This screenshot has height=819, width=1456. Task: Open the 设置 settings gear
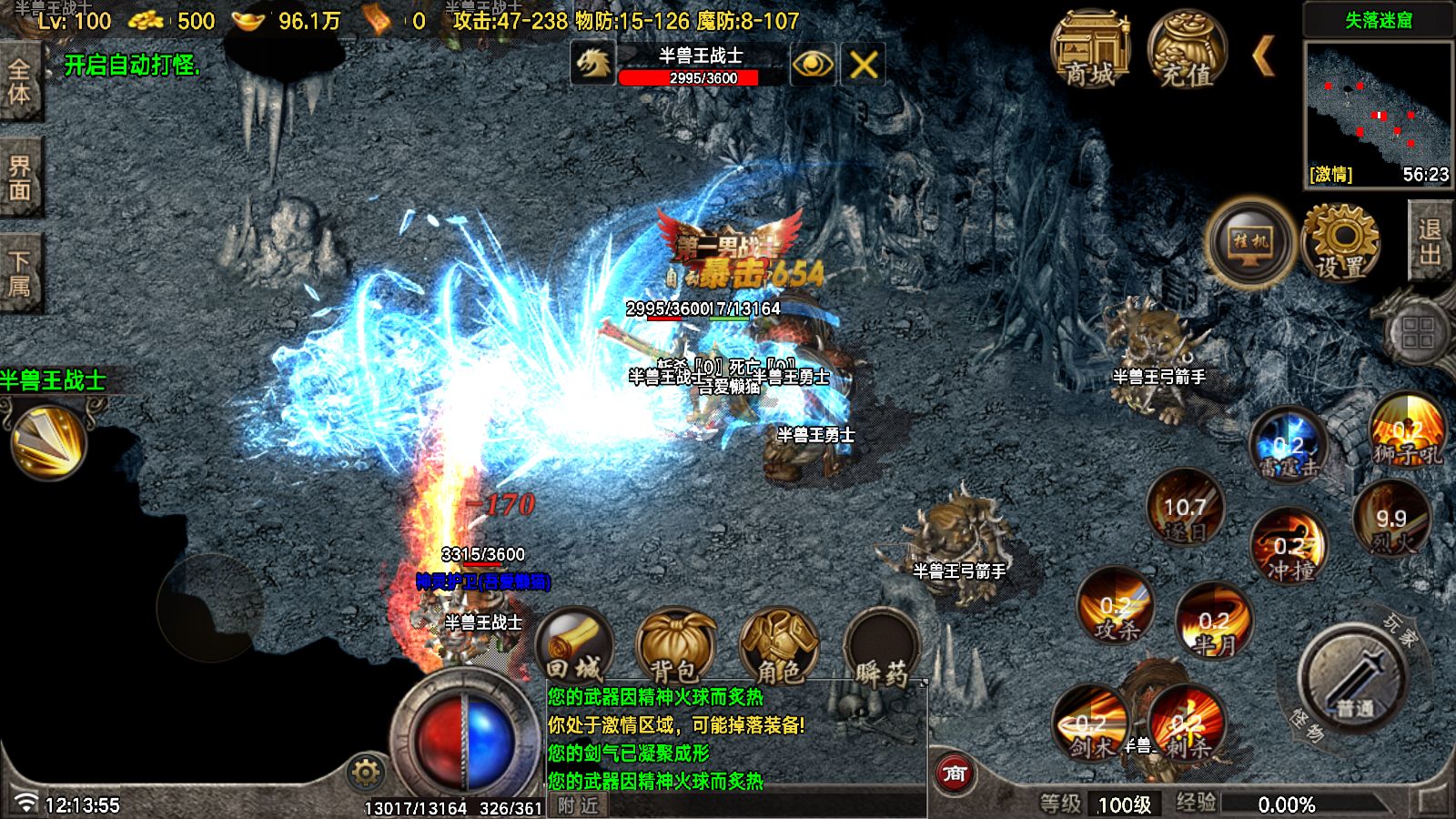(x=1340, y=243)
